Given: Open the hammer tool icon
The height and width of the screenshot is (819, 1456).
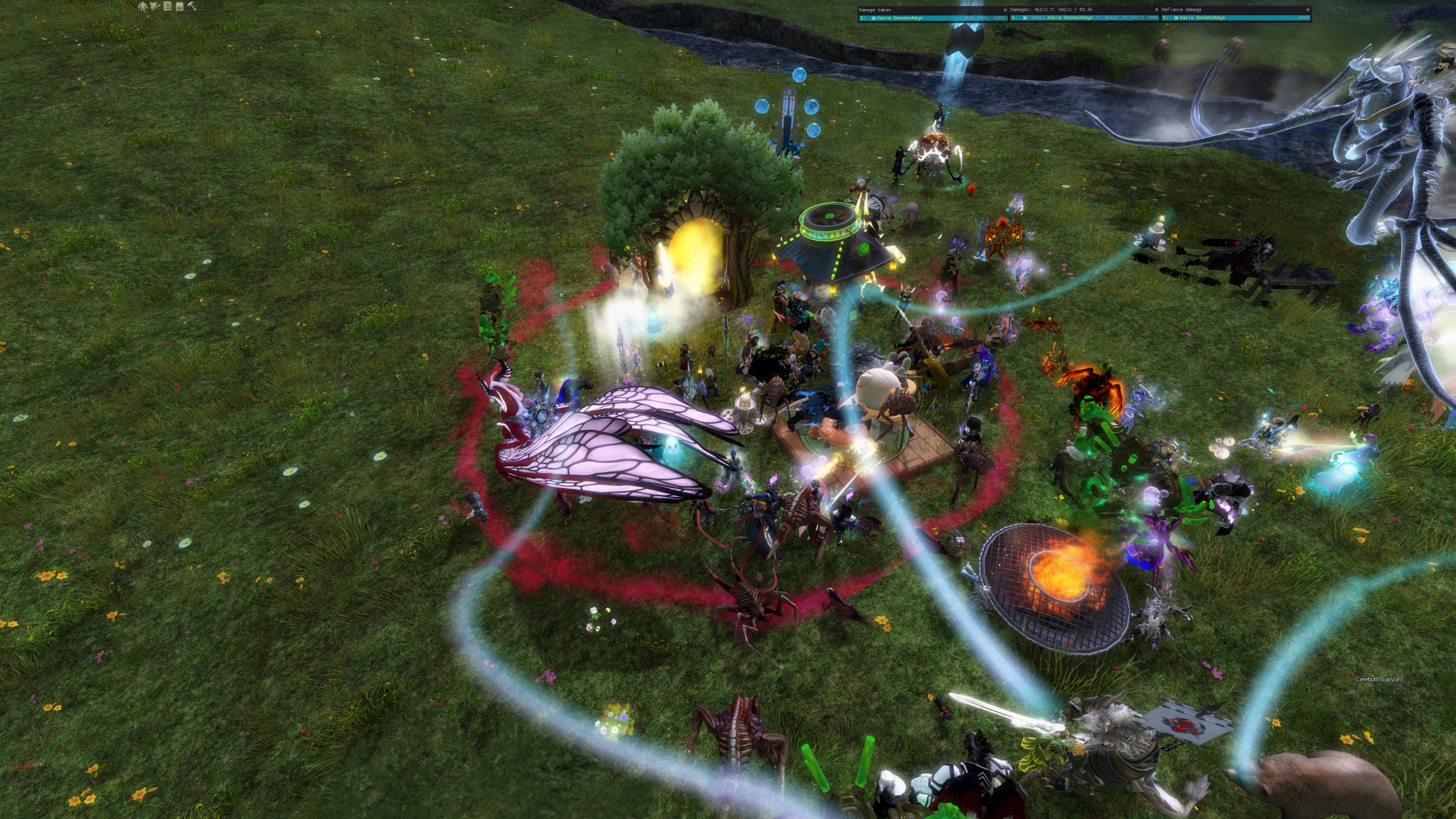Looking at the screenshot, I should 192,6.
